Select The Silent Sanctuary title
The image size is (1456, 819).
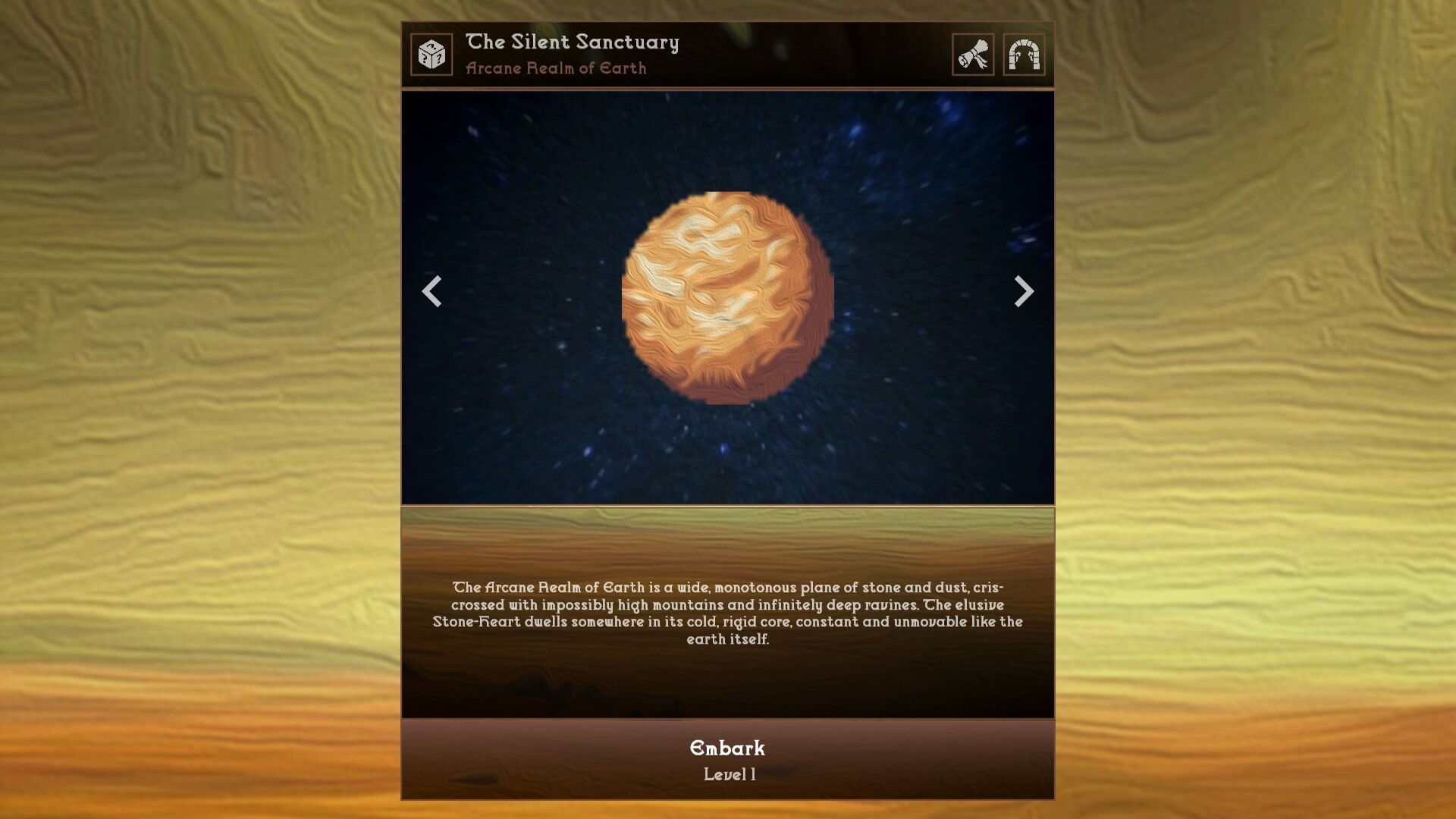573,42
